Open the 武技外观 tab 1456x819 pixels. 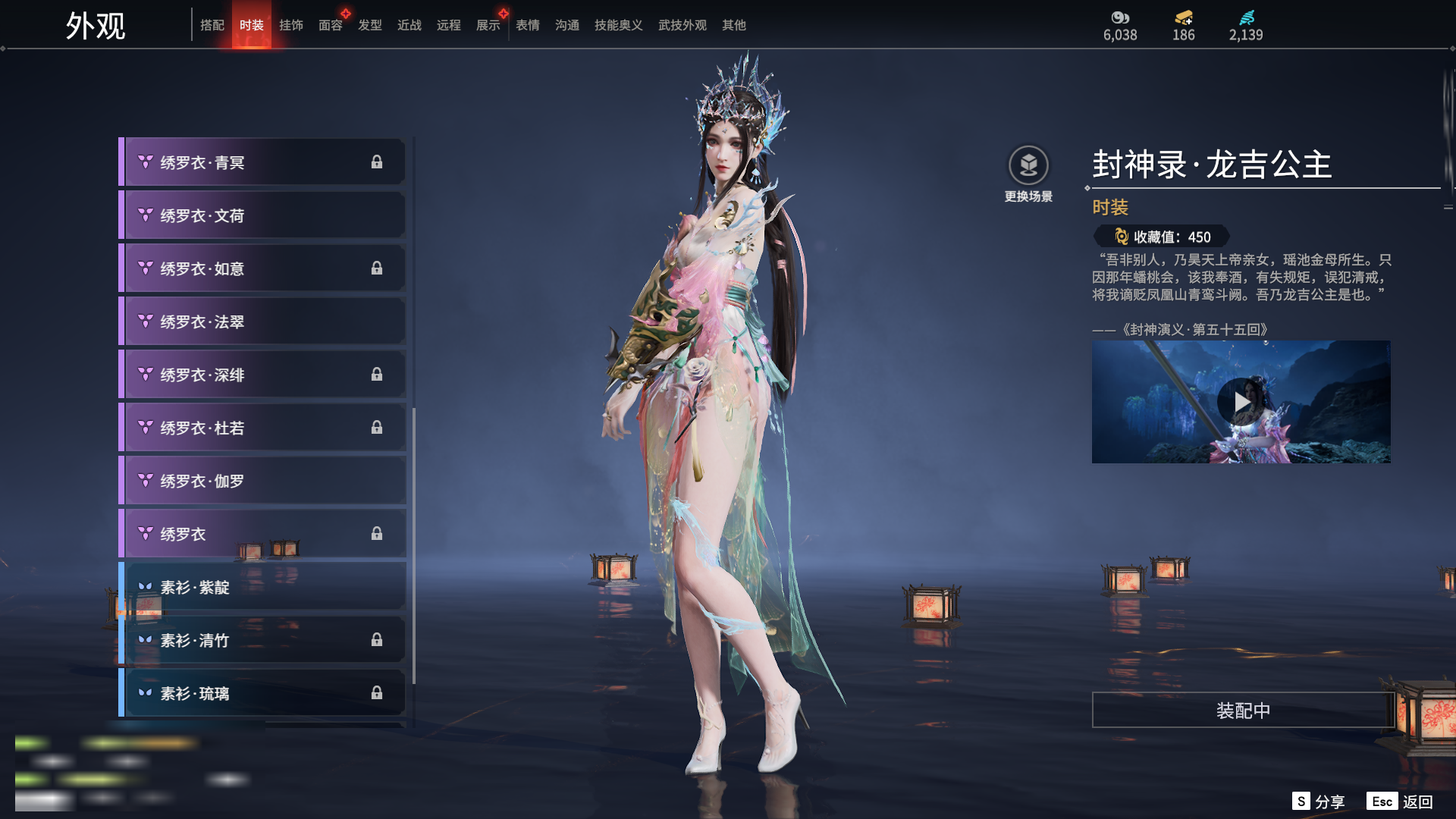pos(682,25)
